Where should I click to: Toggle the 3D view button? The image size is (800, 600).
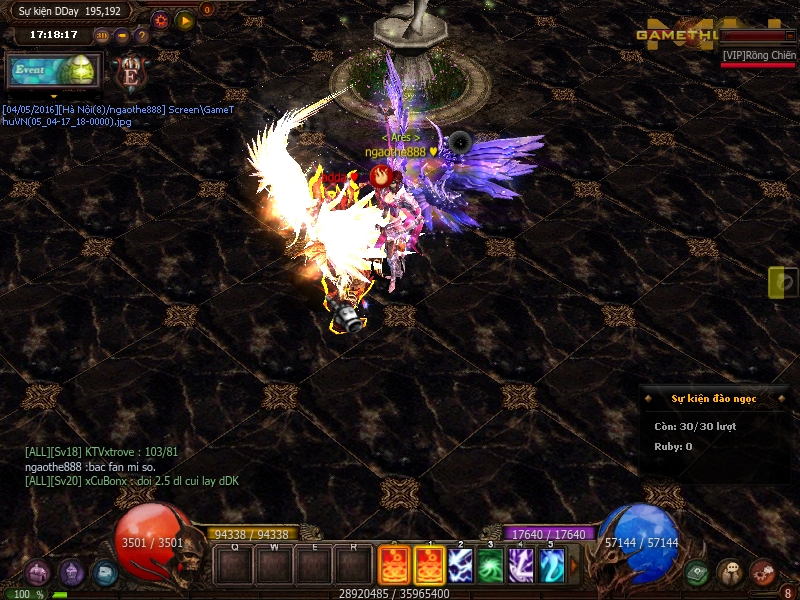click(x=102, y=35)
